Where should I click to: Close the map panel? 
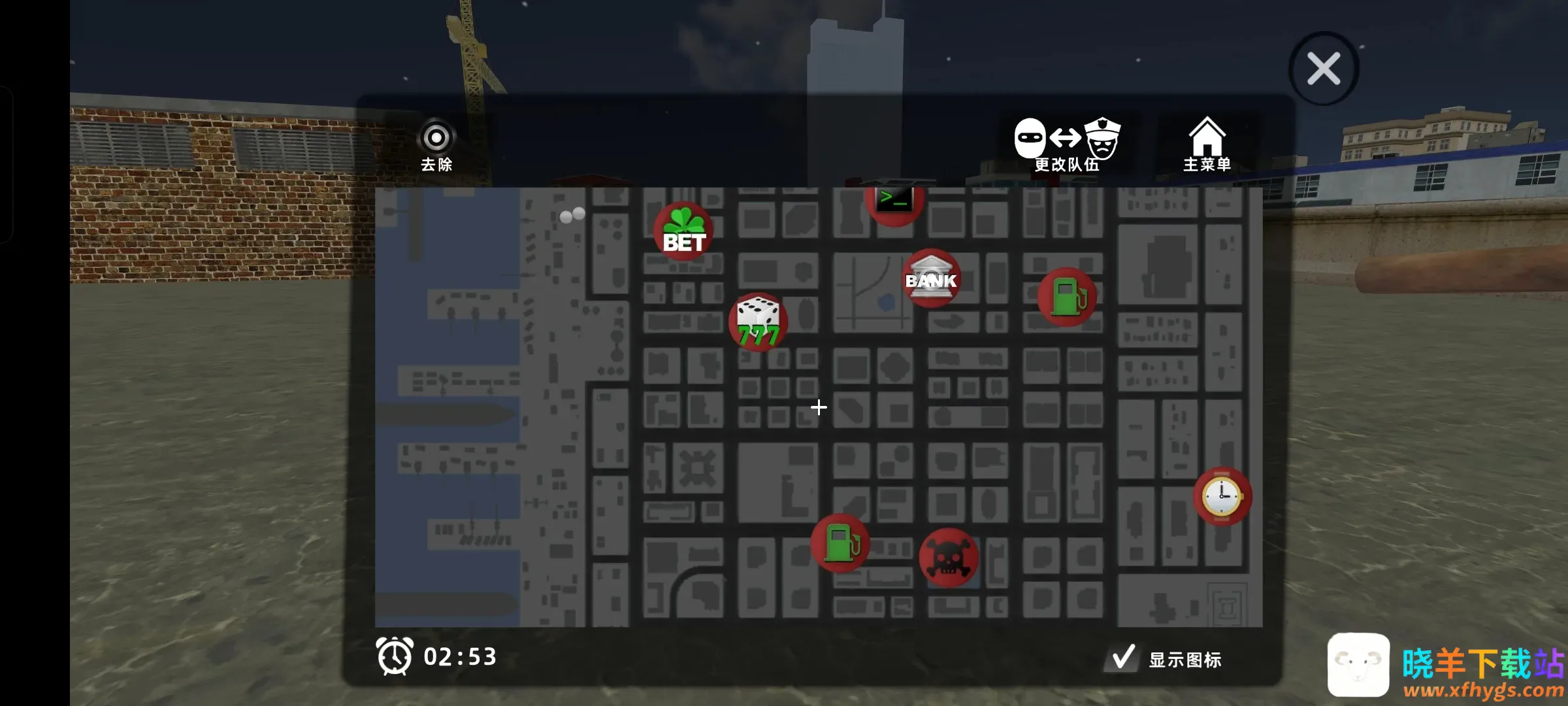(x=1324, y=69)
